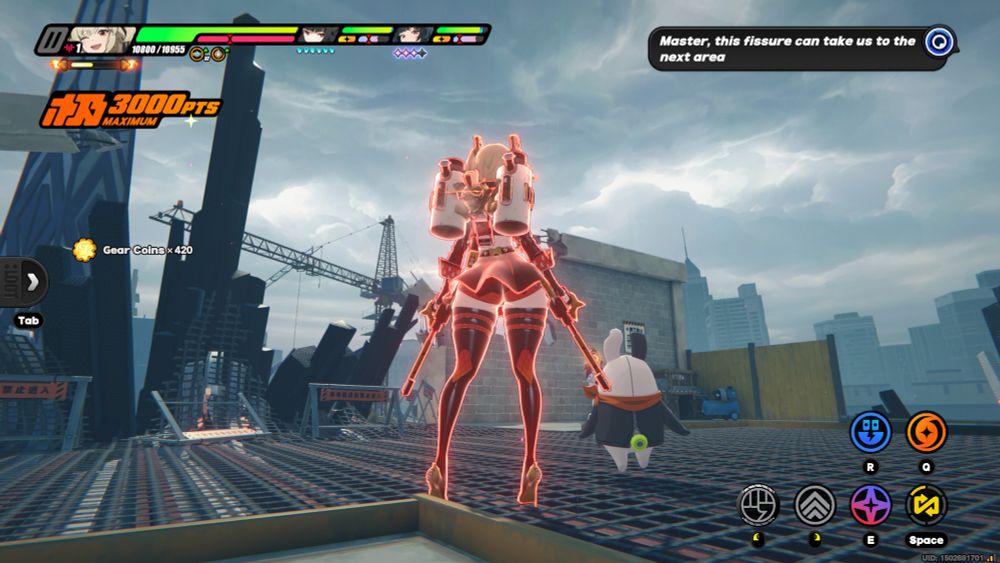Use the purple star special attack
The image size is (1000, 563).
pos(870,505)
